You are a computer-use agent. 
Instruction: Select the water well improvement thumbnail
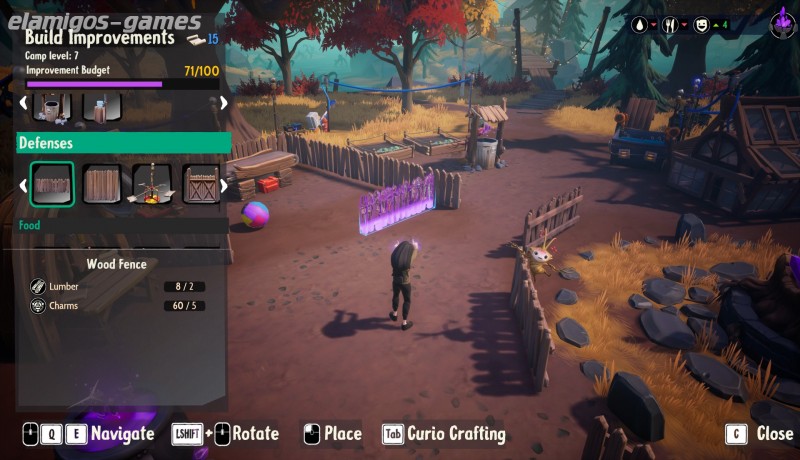point(52,105)
